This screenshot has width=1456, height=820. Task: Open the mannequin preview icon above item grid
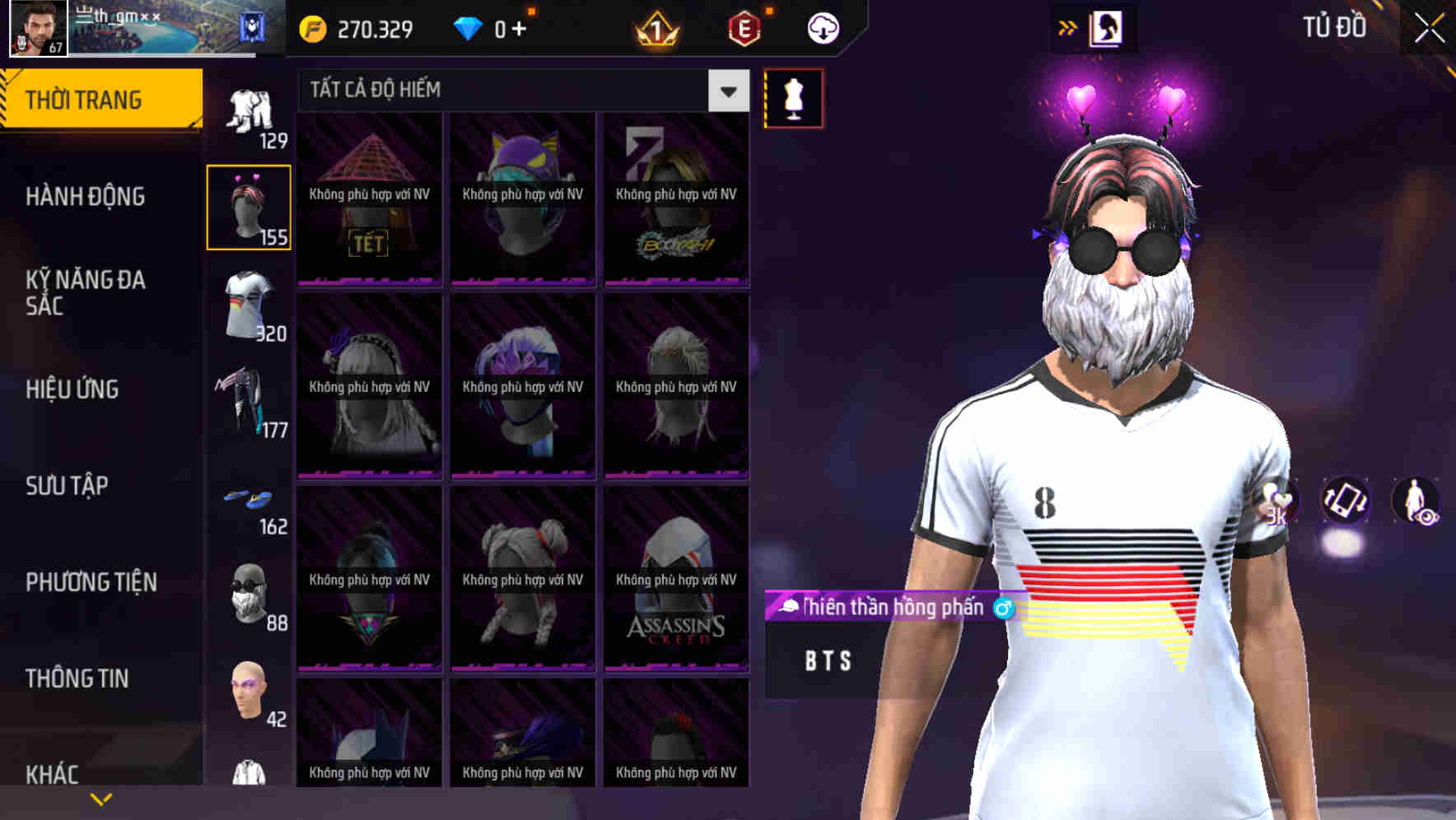(791, 96)
